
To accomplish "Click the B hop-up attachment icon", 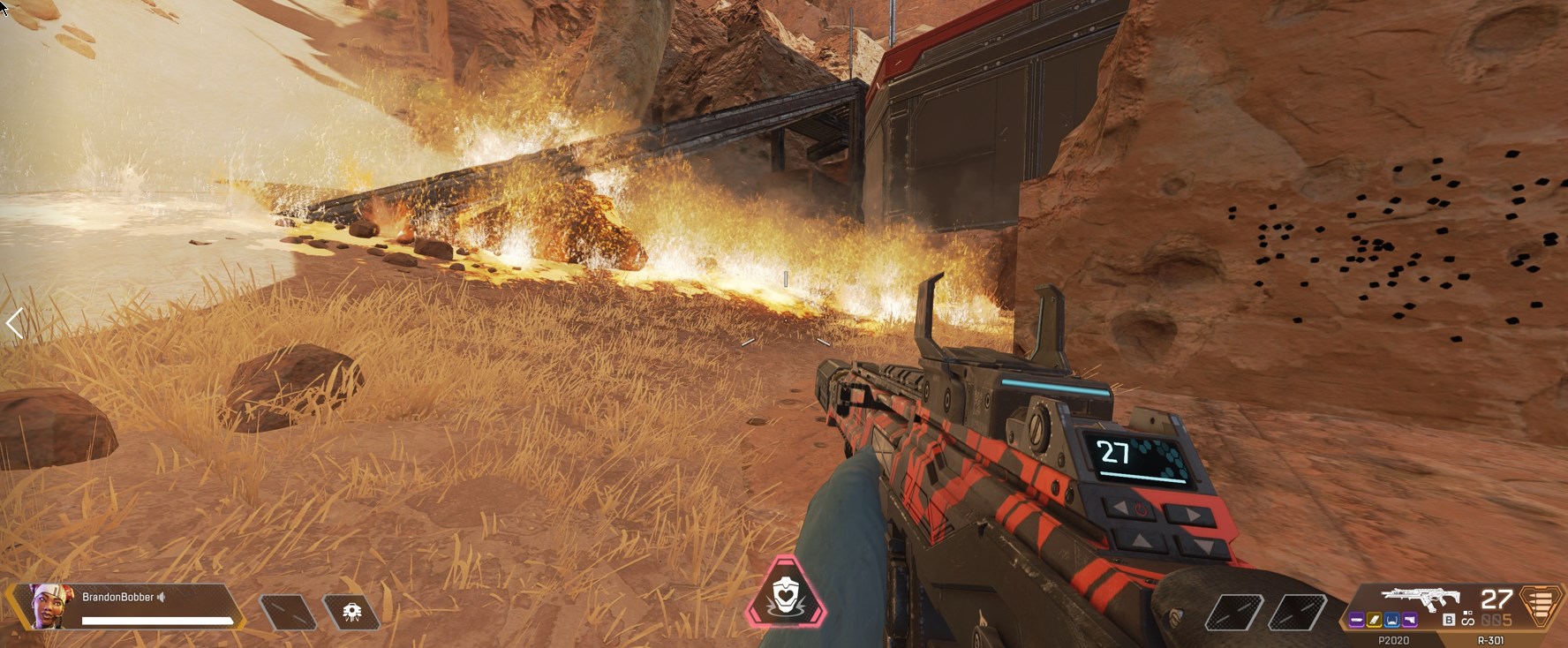I will (x=1450, y=619).
